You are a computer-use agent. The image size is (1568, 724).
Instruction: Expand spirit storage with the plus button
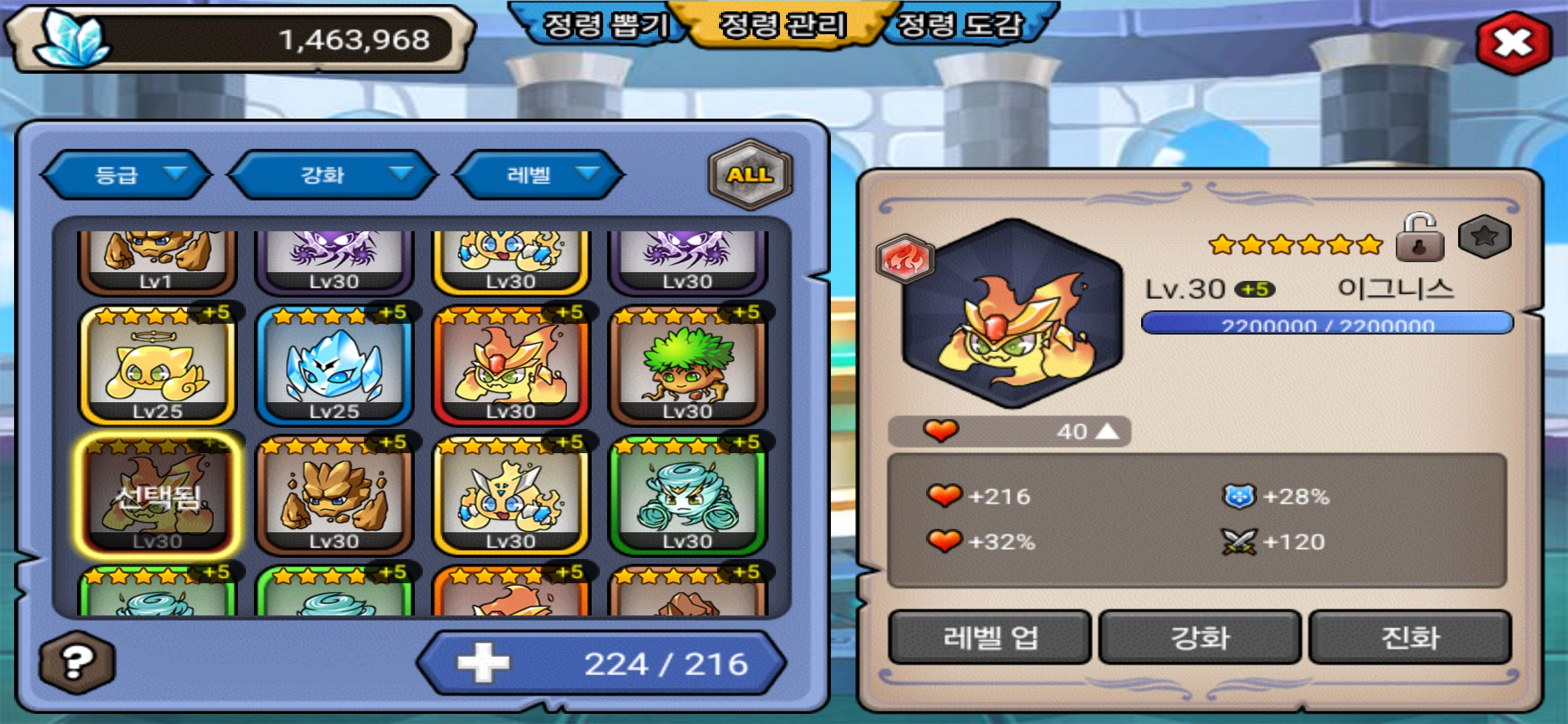(x=483, y=663)
